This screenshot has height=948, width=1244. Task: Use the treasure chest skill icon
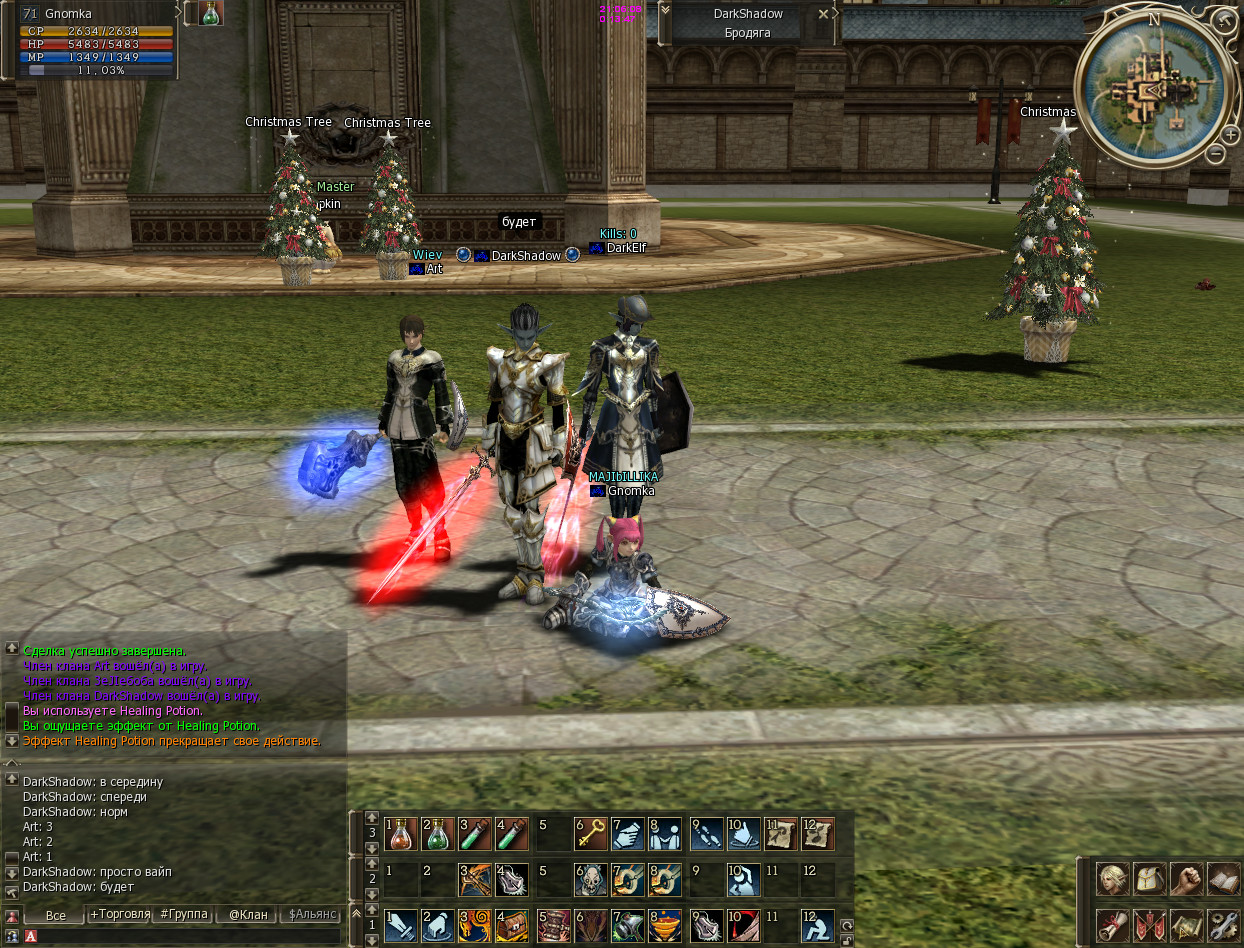coord(513,925)
